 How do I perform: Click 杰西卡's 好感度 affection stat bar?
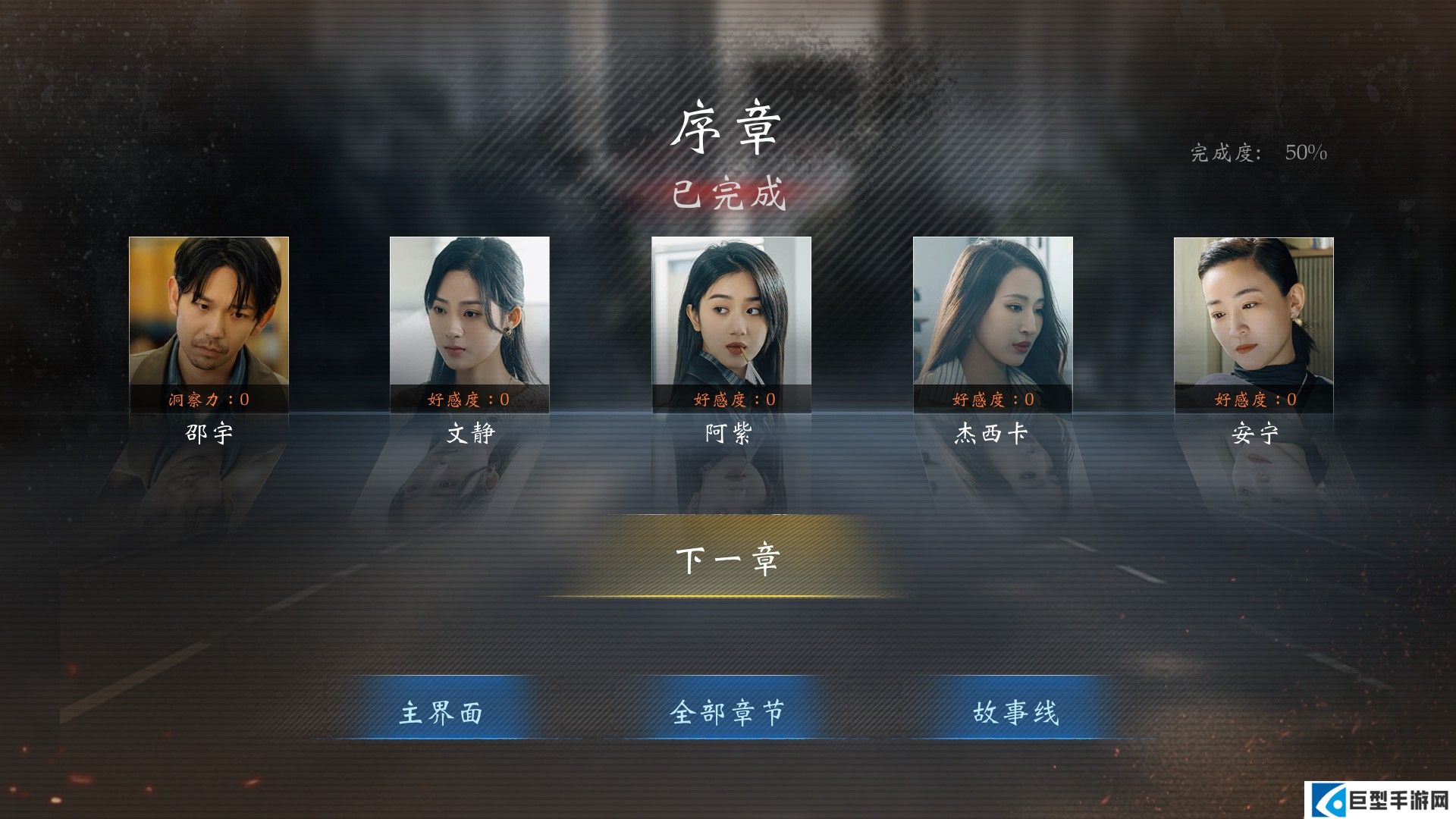coord(992,400)
